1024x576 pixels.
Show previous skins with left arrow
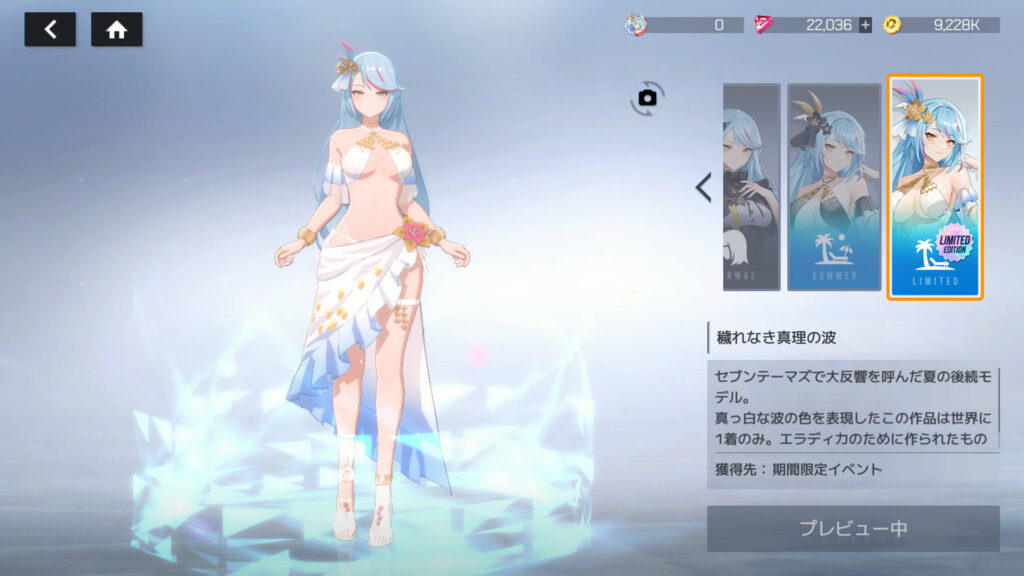click(x=703, y=187)
